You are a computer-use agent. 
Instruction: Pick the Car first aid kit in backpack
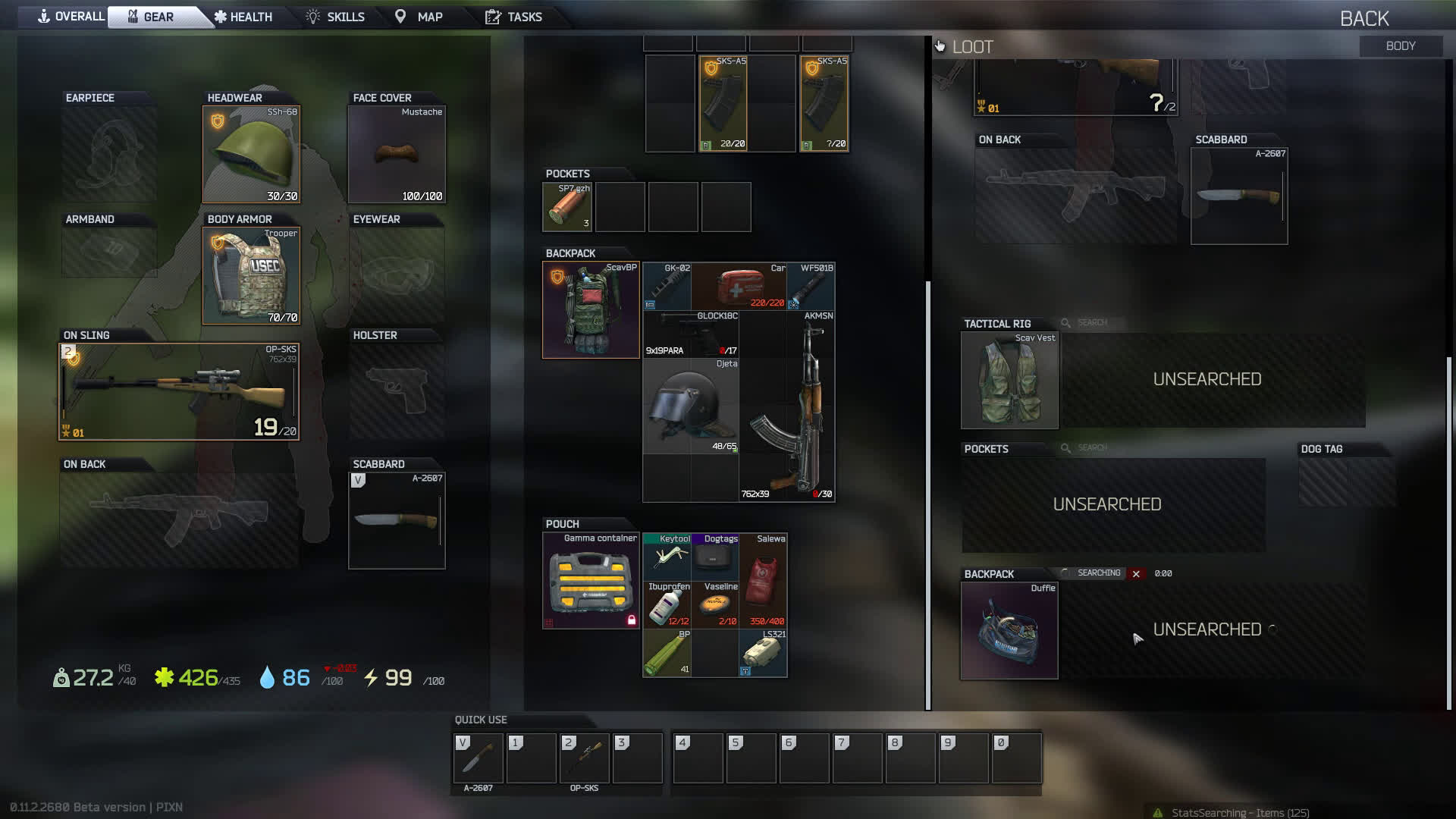[x=739, y=287]
